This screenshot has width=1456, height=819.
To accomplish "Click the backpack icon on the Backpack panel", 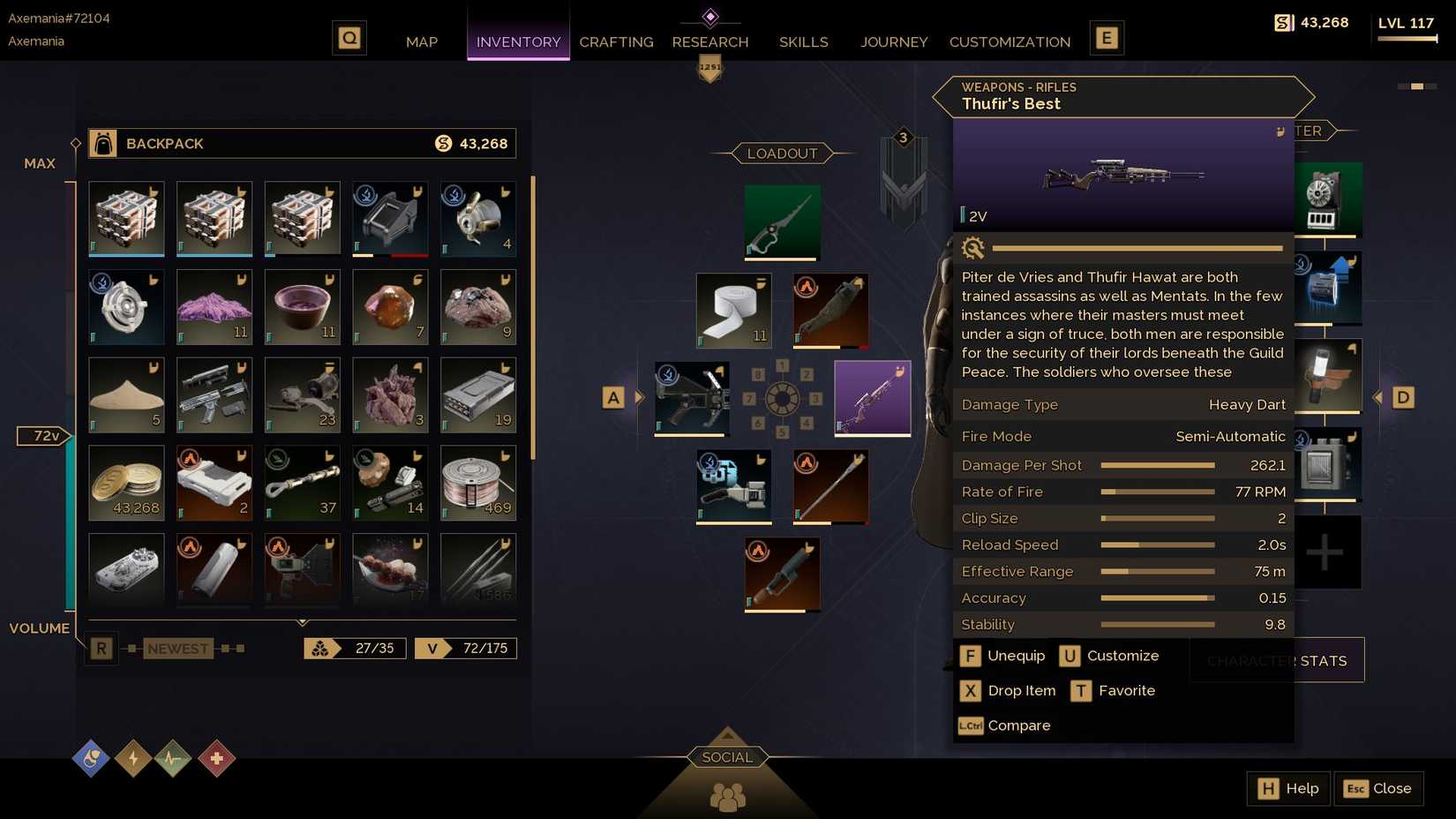I will tap(102, 143).
